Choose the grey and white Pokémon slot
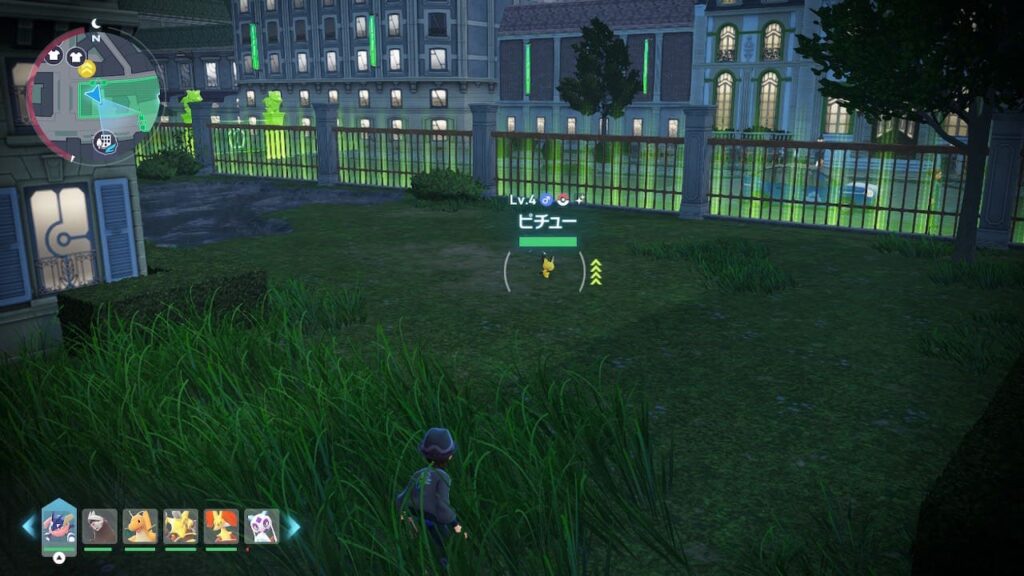 pyautogui.click(x=99, y=527)
